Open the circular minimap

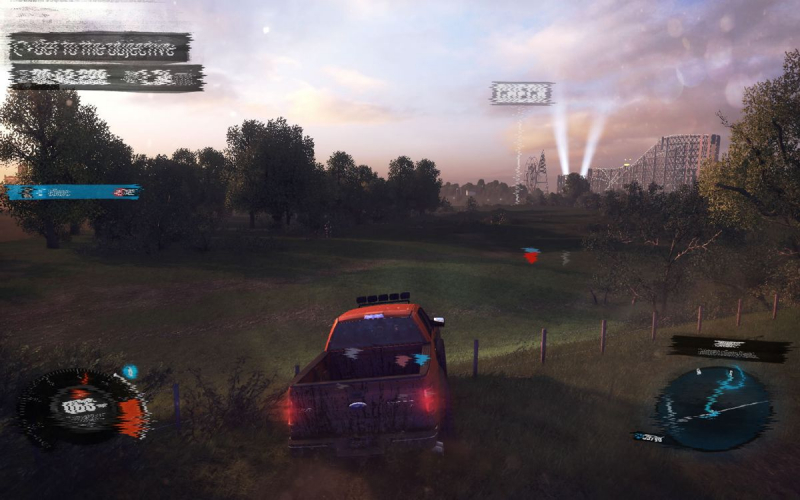[x=713, y=407]
